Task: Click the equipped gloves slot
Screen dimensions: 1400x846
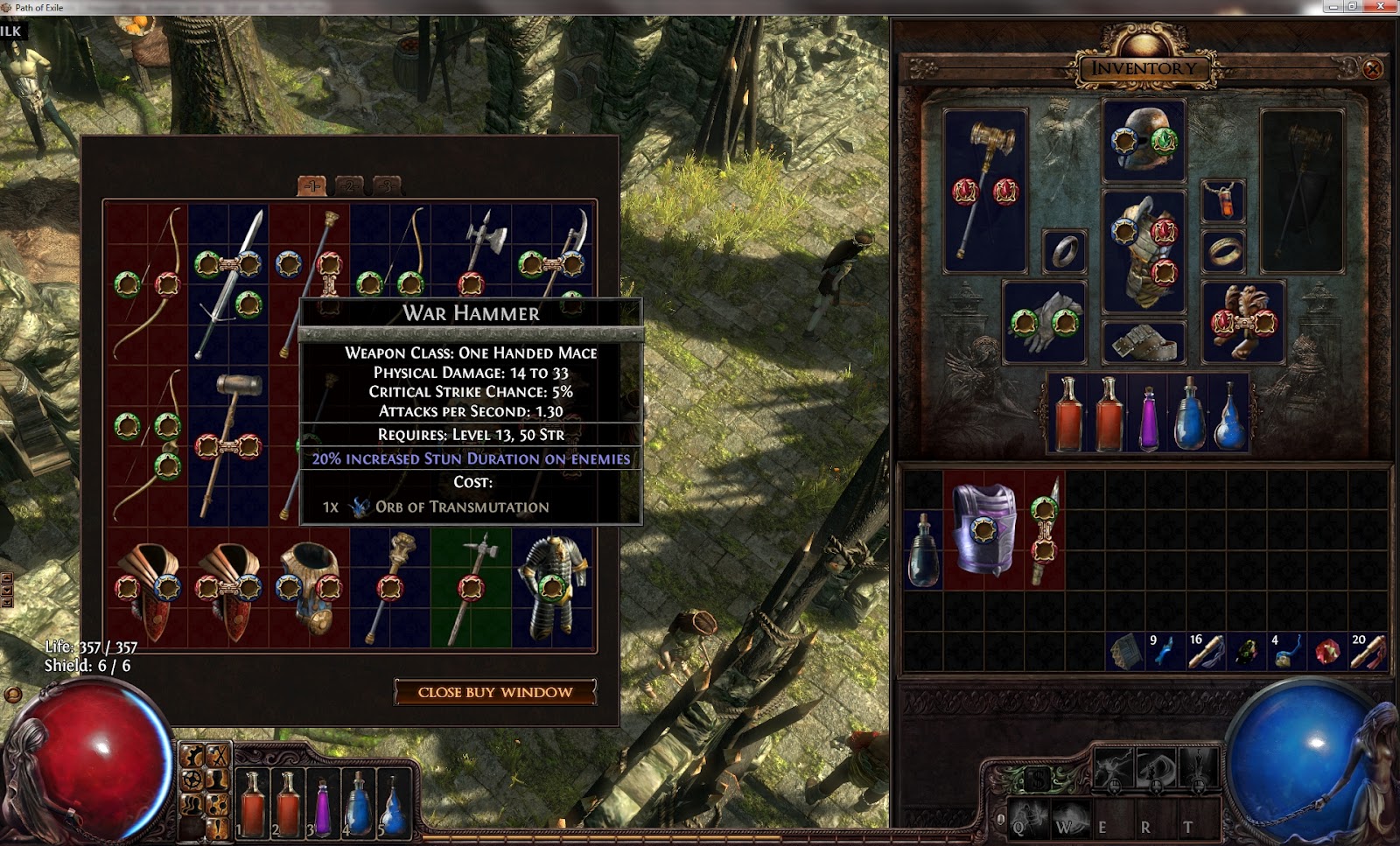Action: [1045, 322]
